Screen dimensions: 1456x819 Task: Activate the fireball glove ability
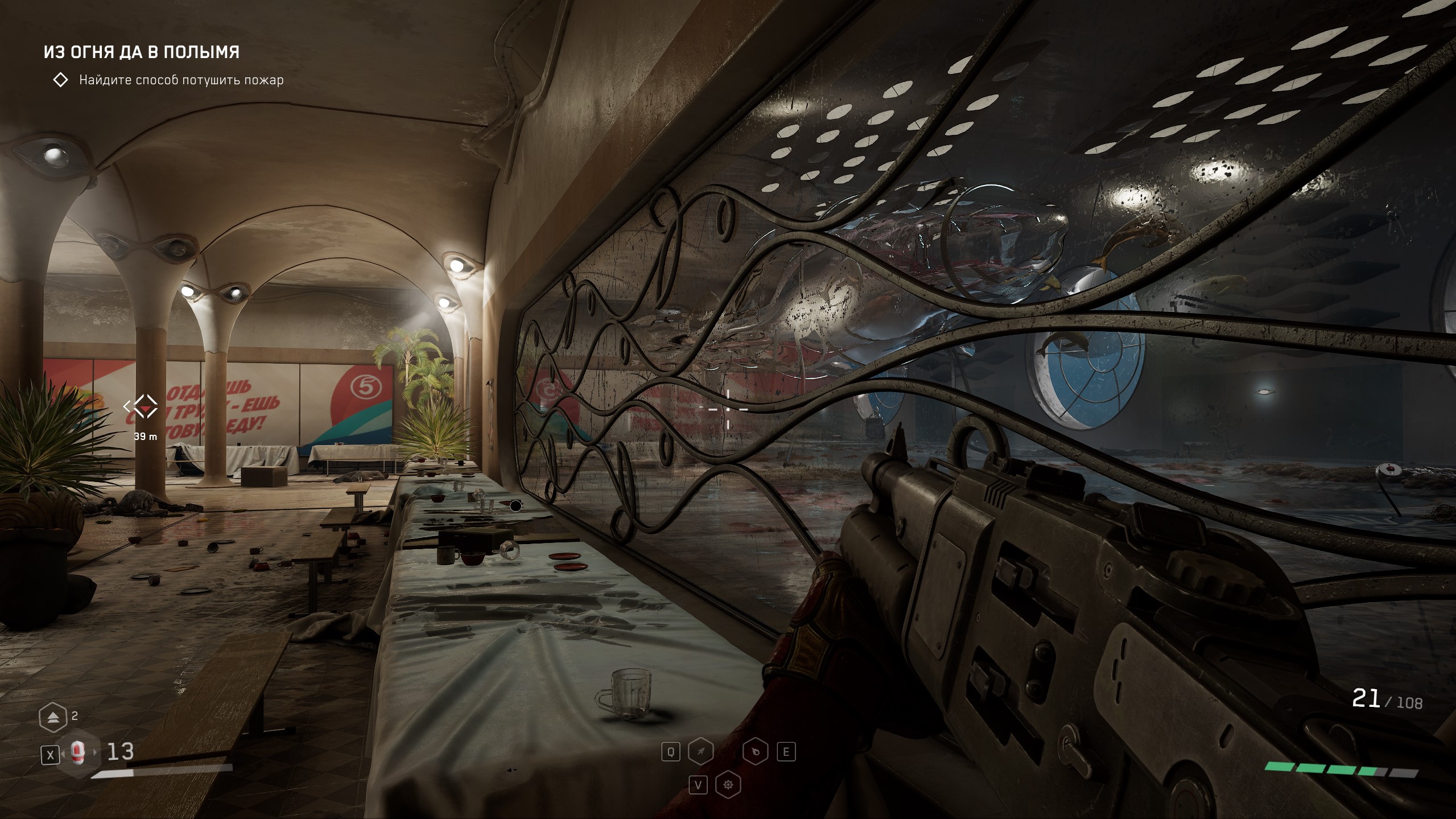[x=756, y=752]
